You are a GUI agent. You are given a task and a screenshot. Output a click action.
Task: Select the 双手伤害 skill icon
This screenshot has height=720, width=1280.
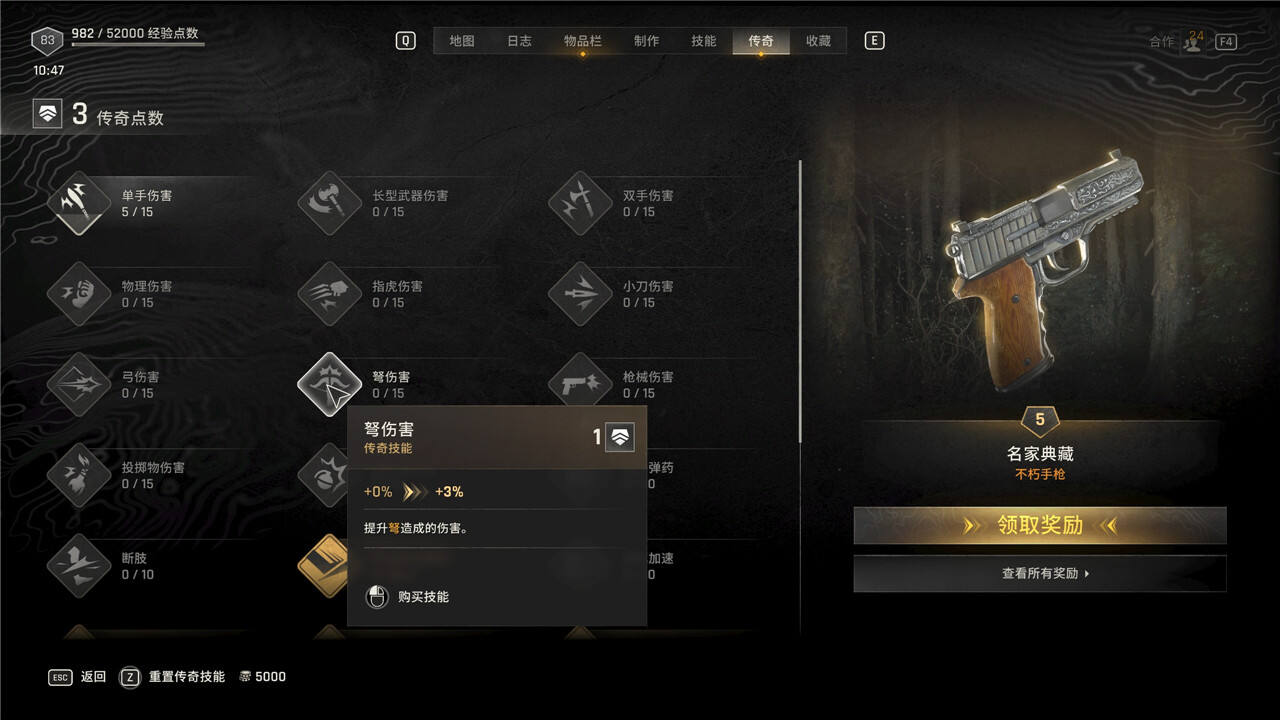[x=580, y=203]
